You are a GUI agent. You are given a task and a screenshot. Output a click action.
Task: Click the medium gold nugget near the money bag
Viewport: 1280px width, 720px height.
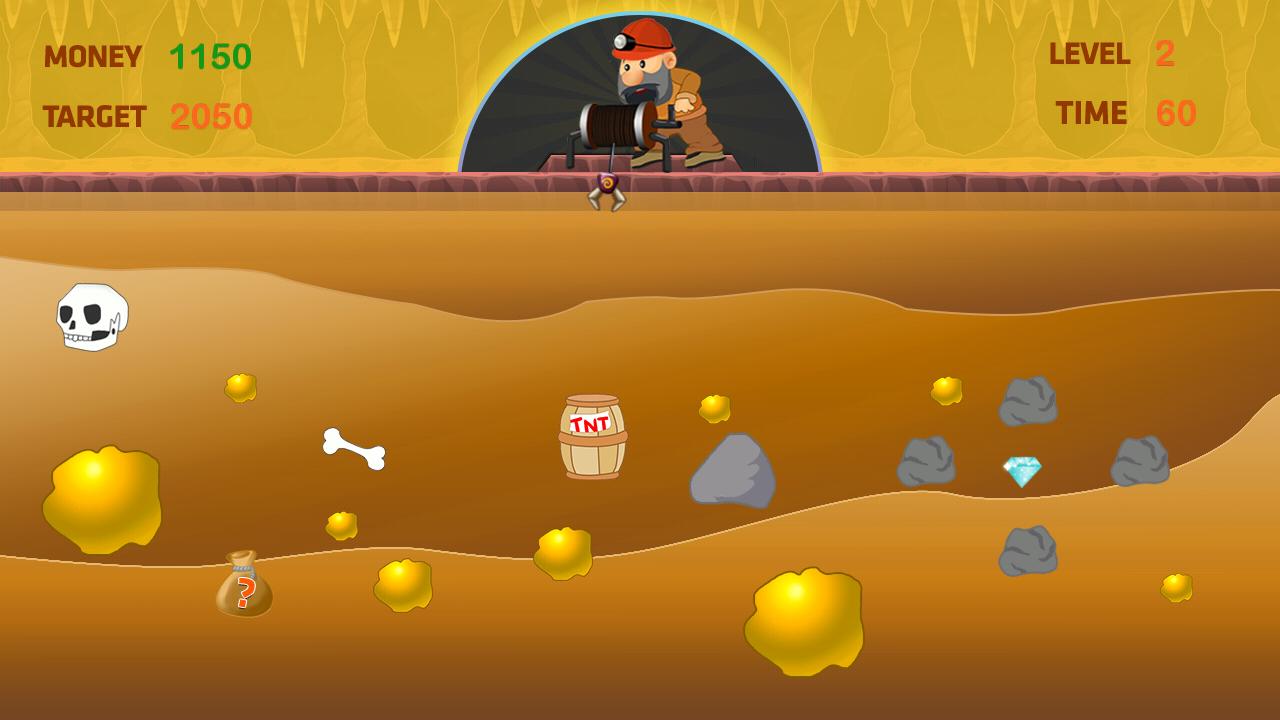pyautogui.click(x=405, y=585)
